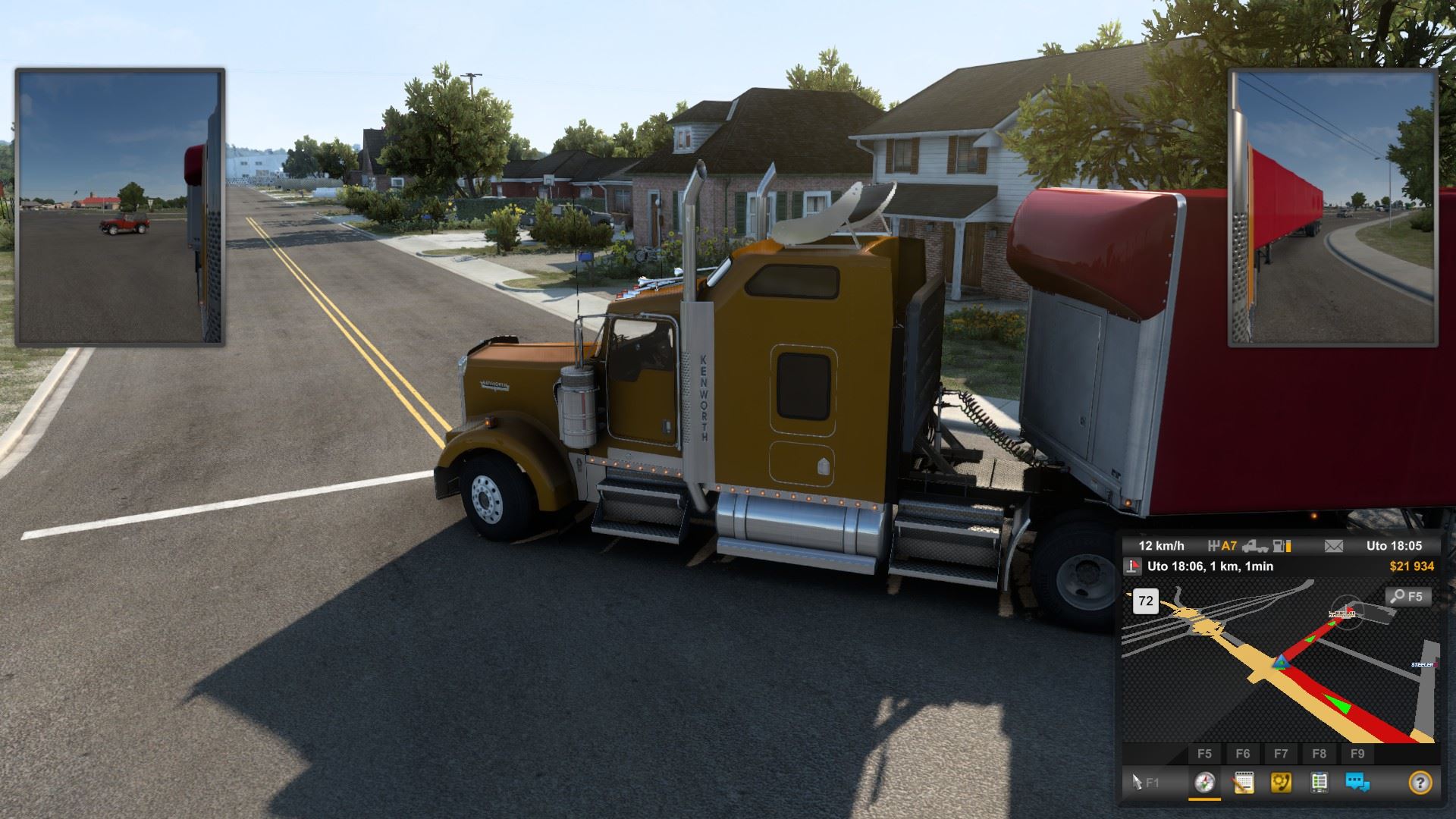Switch to the job notepad tab

(1243, 782)
